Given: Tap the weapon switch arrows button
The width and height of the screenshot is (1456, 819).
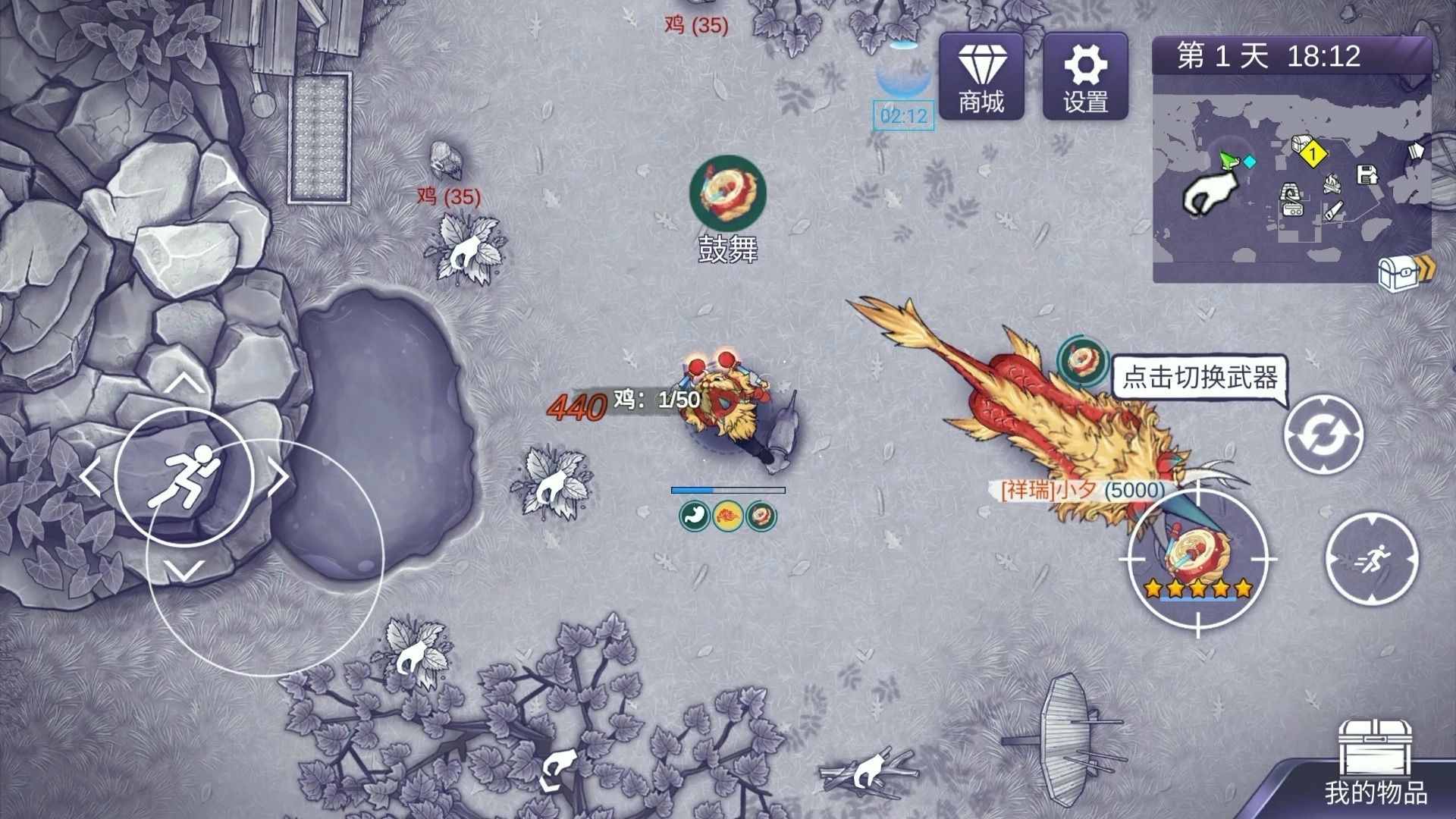Looking at the screenshot, I should coord(1323,435).
